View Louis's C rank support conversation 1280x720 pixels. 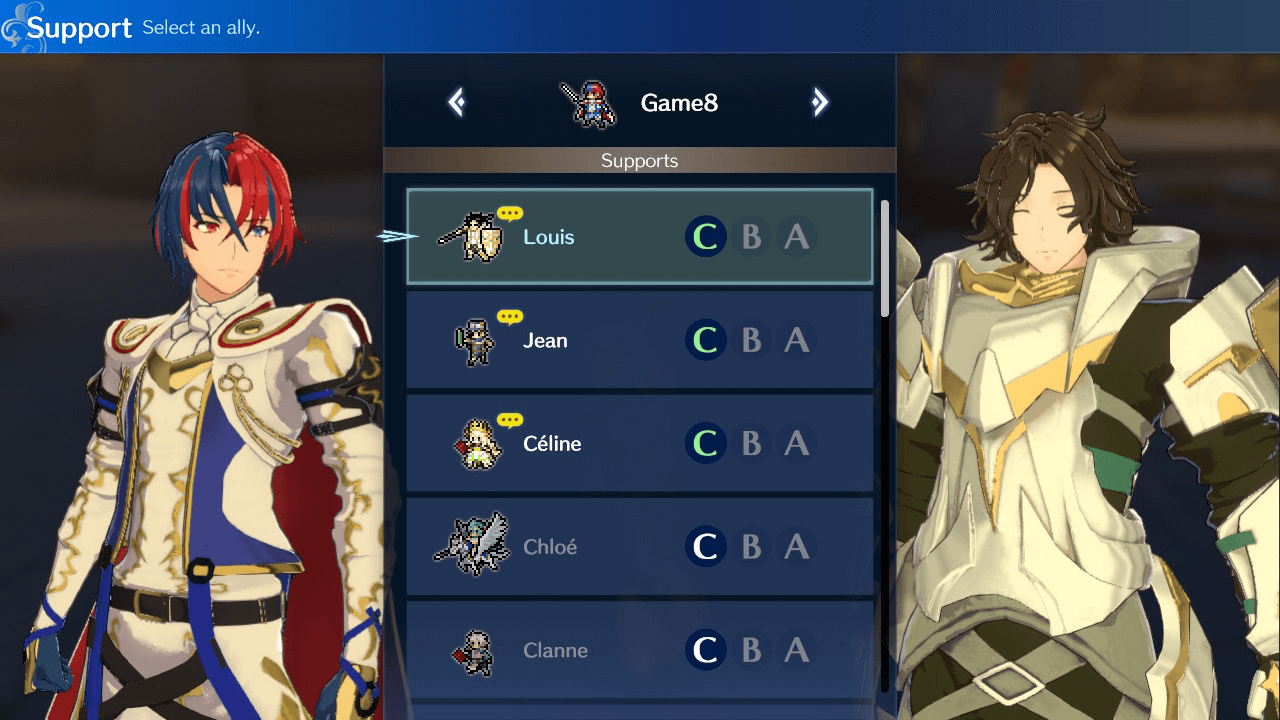pyautogui.click(x=705, y=237)
